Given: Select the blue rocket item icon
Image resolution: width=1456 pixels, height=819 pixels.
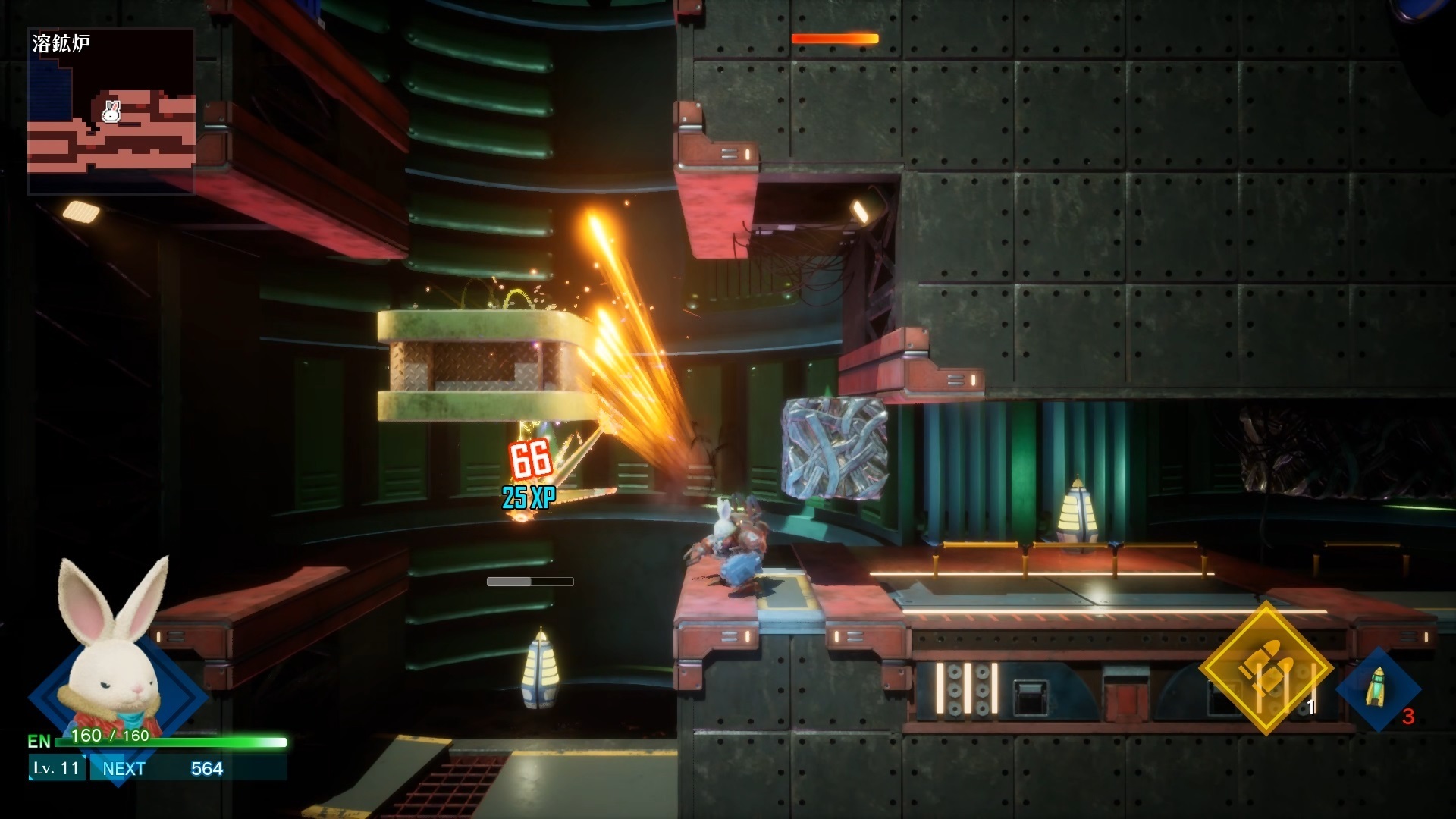Looking at the screenshot, I should tap(1377, 689).
